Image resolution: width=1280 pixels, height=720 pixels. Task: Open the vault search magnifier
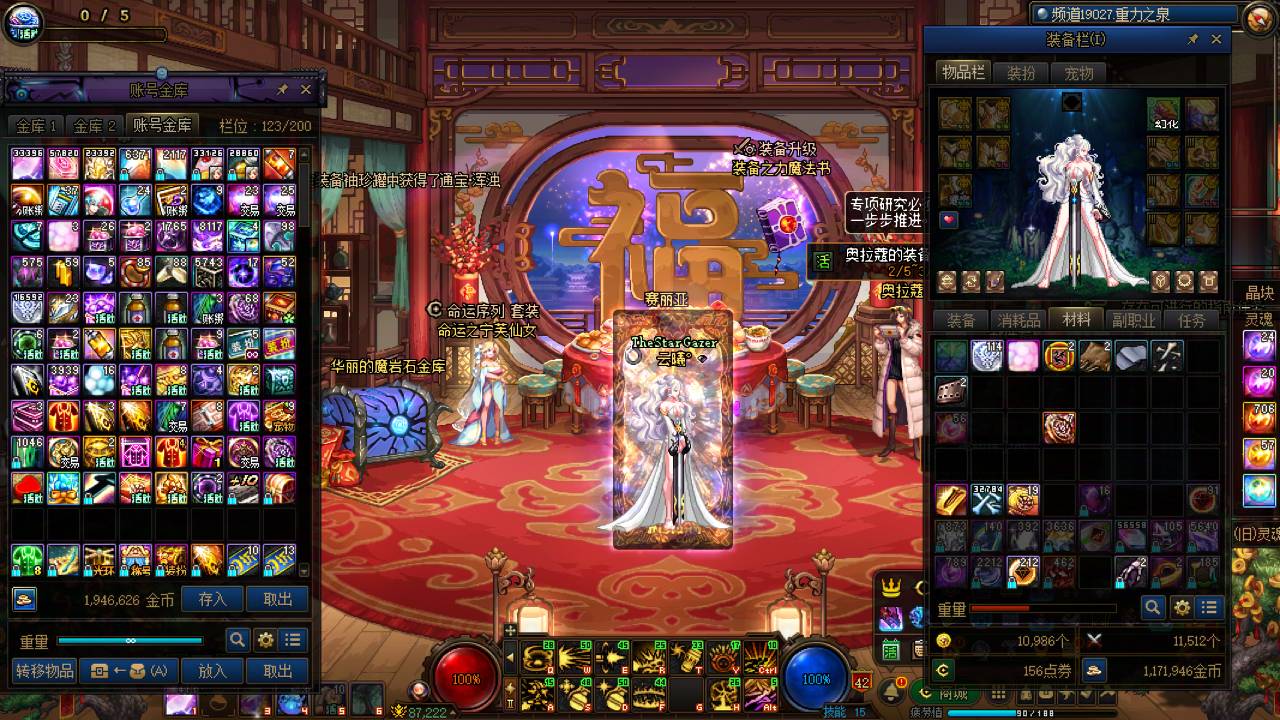237,640
